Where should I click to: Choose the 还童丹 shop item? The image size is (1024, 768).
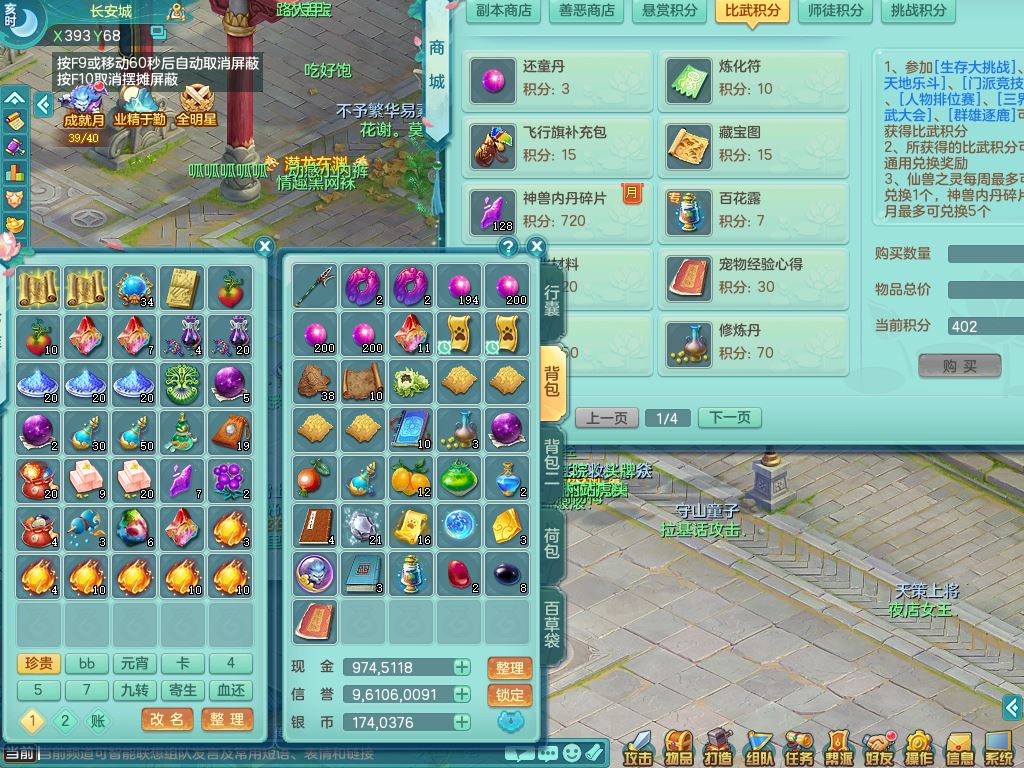pyautogui.click(x=558, y=78)
